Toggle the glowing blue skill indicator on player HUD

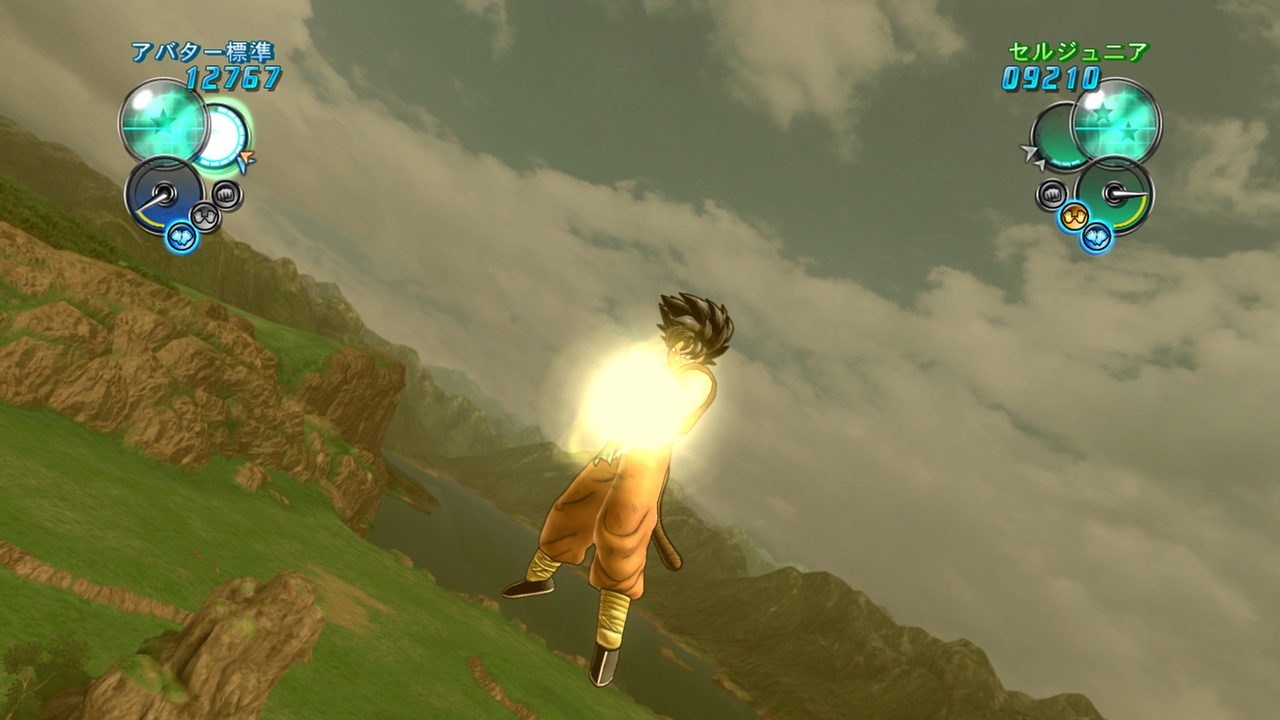pyautogui.click(x=180, y=235)
